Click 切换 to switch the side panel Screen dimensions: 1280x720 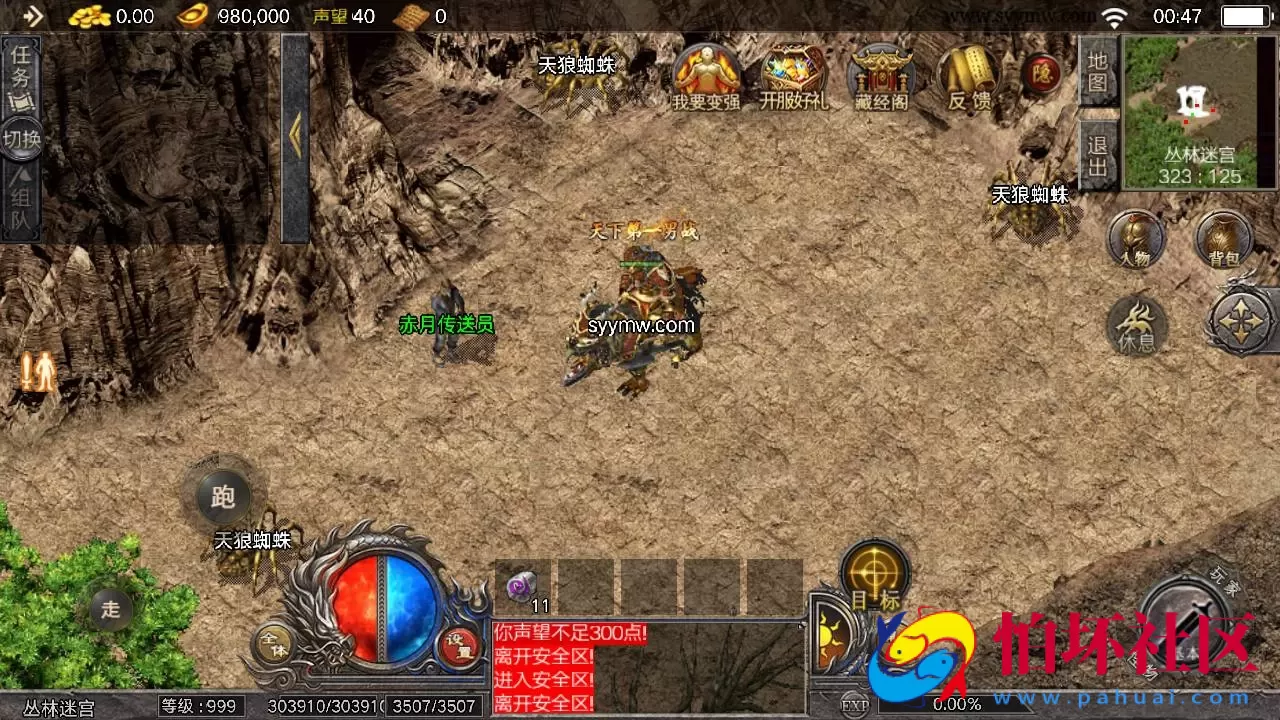20,136
